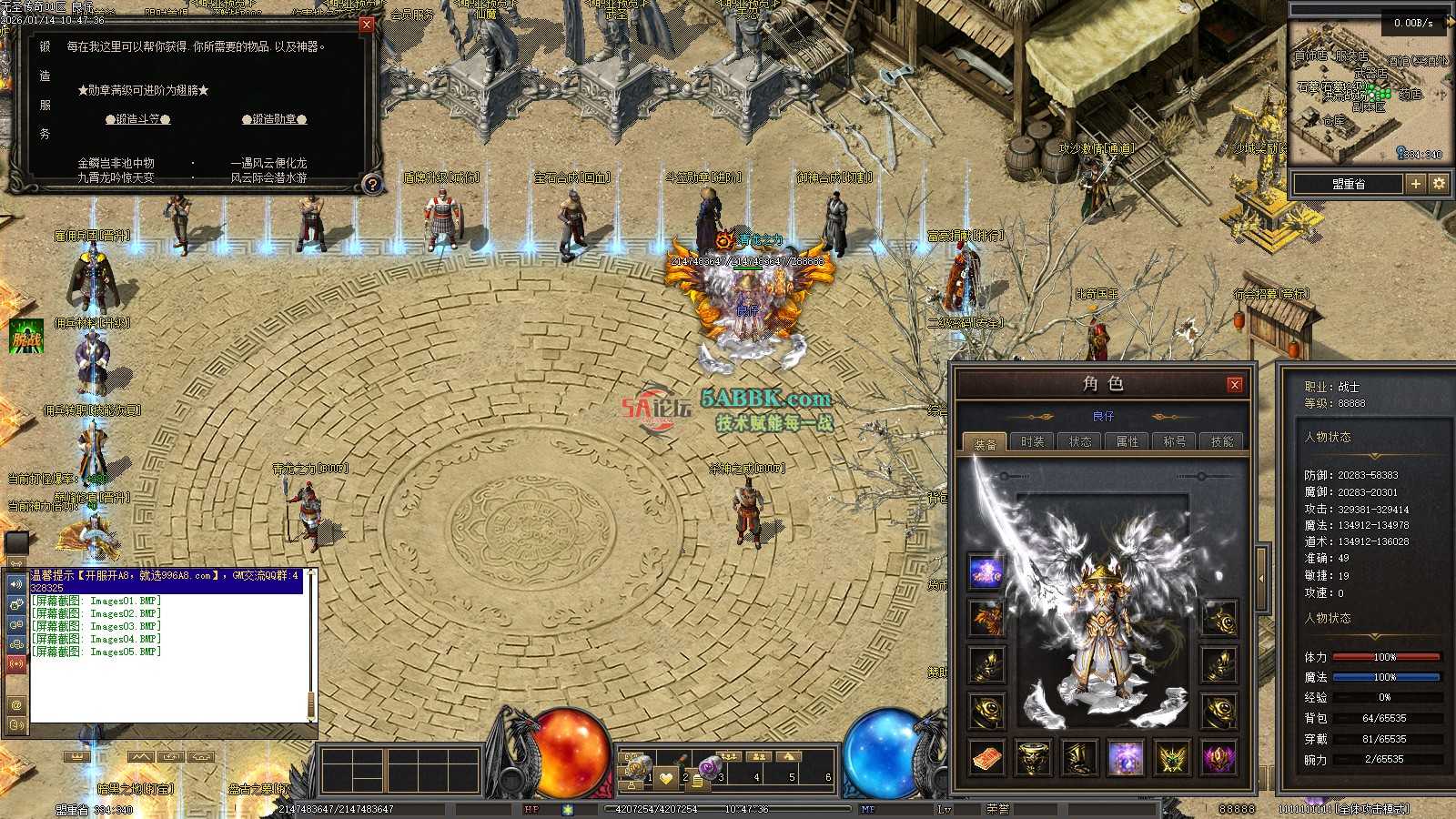Open the dialog's question mark help
This screenshot has width=1456, height=819.
(371, 185)
